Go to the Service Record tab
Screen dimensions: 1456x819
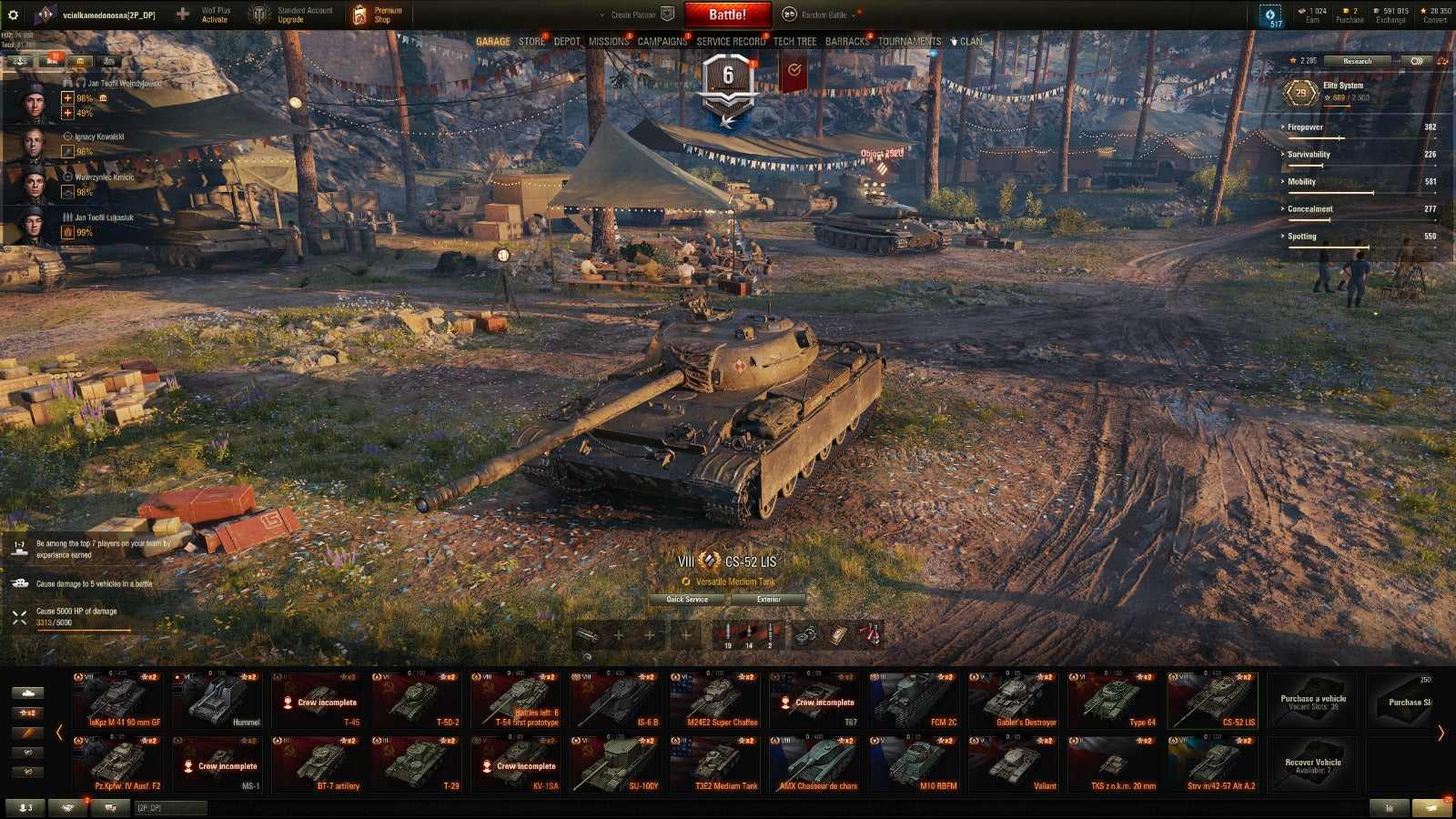pyautogui.click(x=731, y=41)
